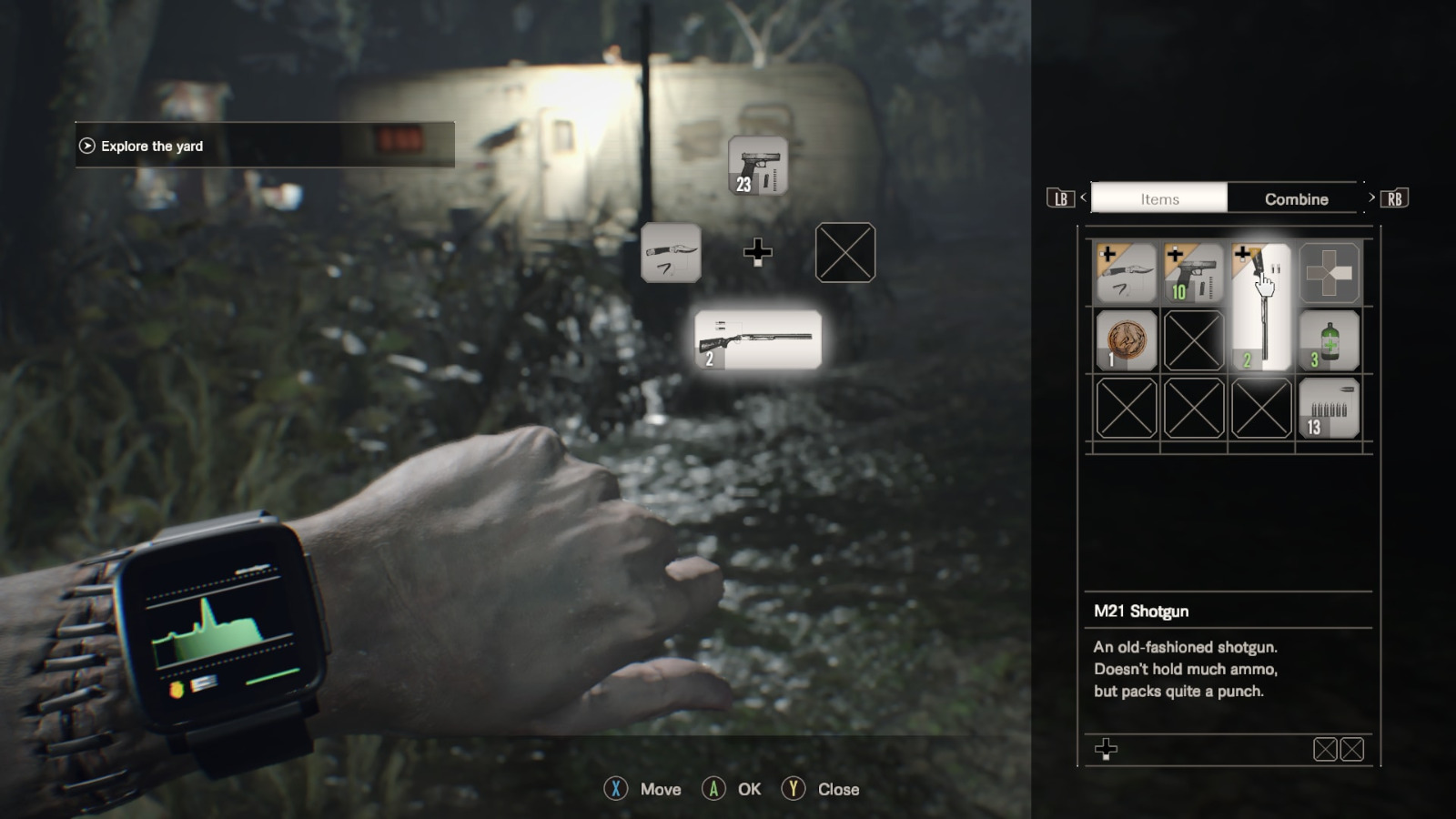Select the antique coin item
This screenshot has width=1456, height=819.
(1126, 340)
